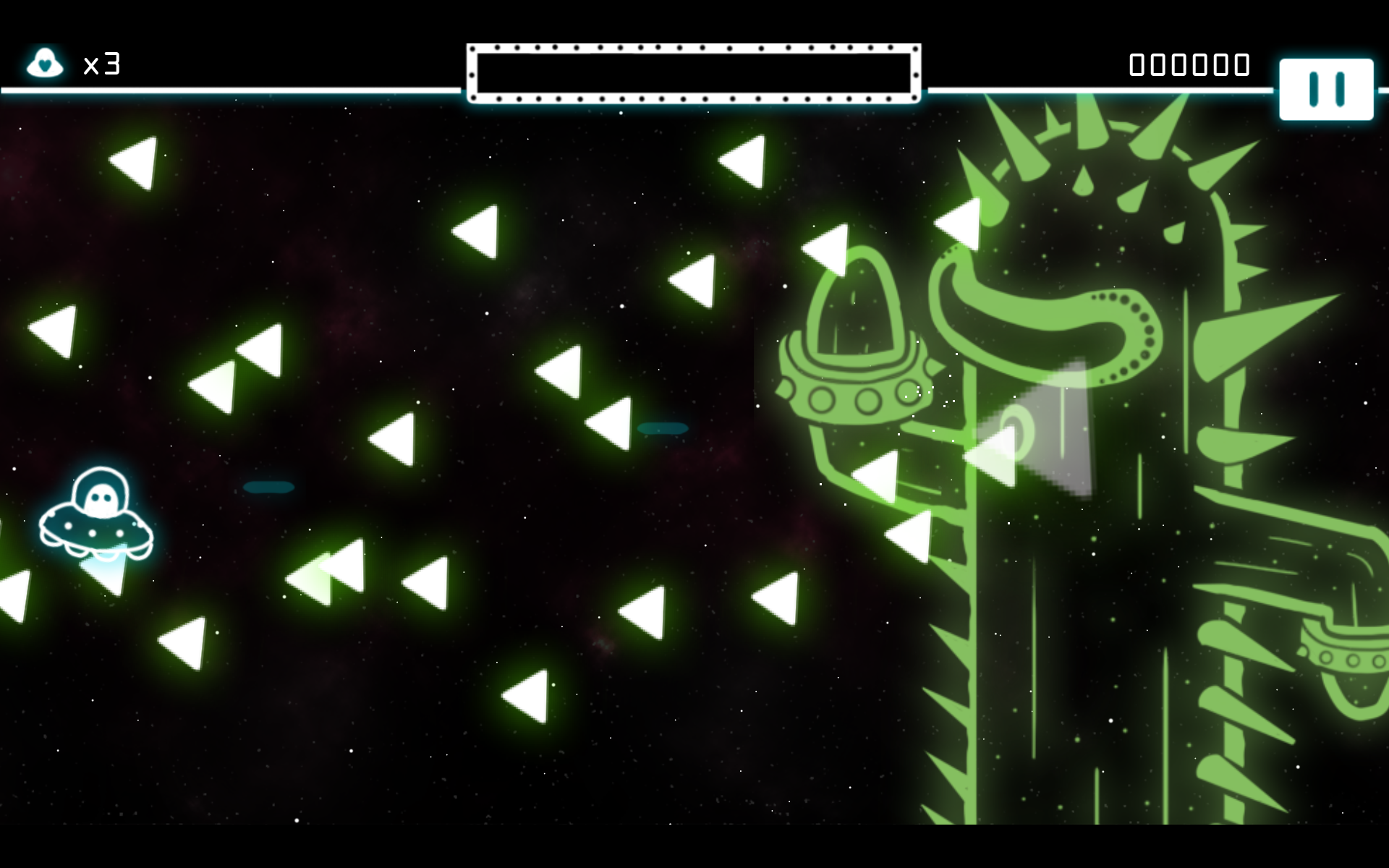The width and height of the screenshot is (1389, 868).
Task: Click the blue energy bolt near the player
Action: tap(268, 486)
